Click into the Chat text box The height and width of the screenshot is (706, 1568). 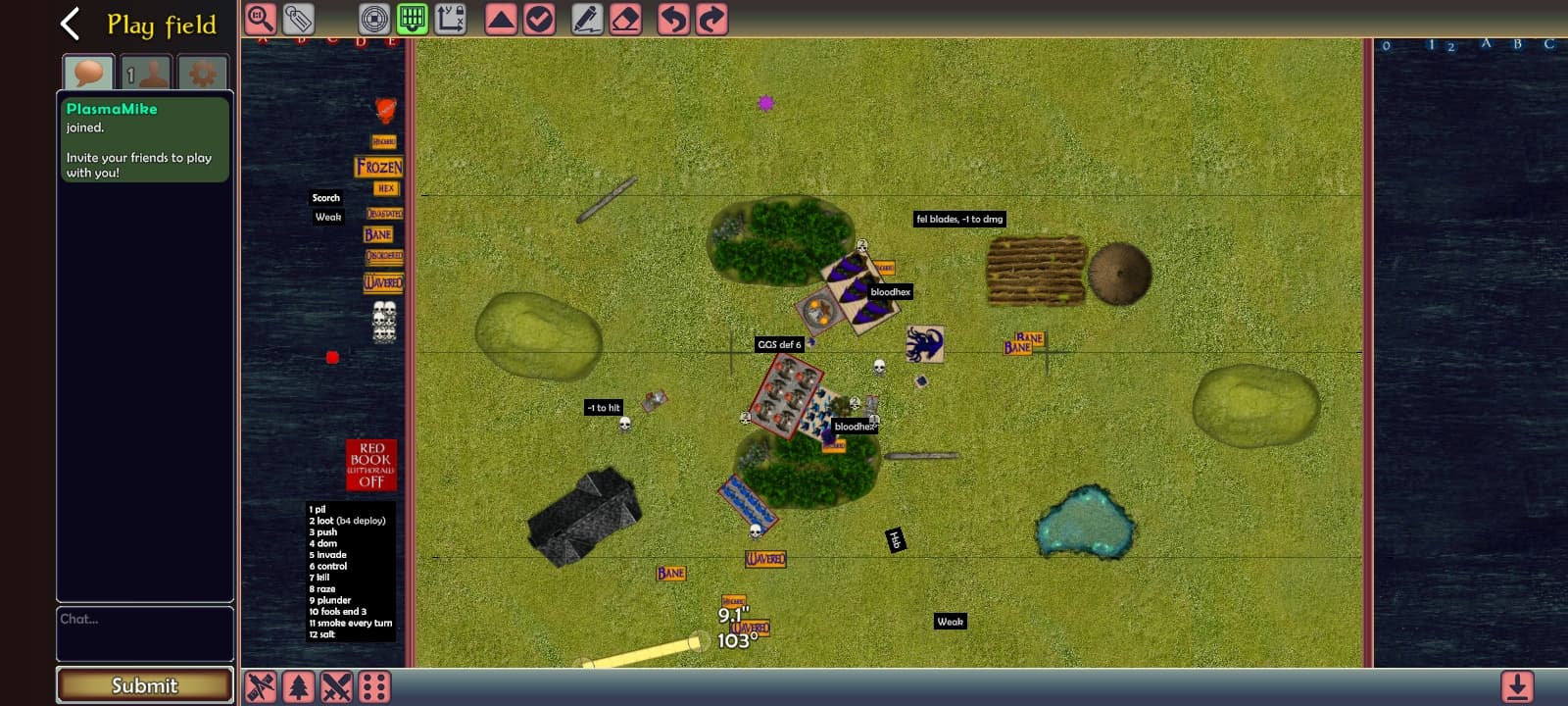(145, 633)
